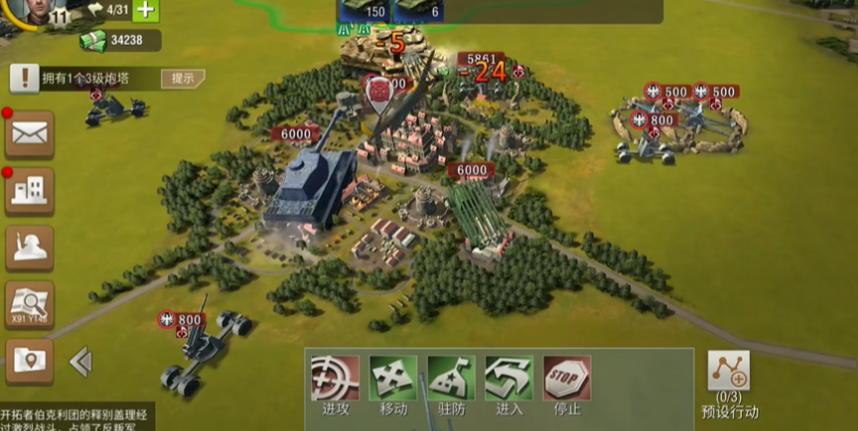Tap the green plus button

(146, 10)
